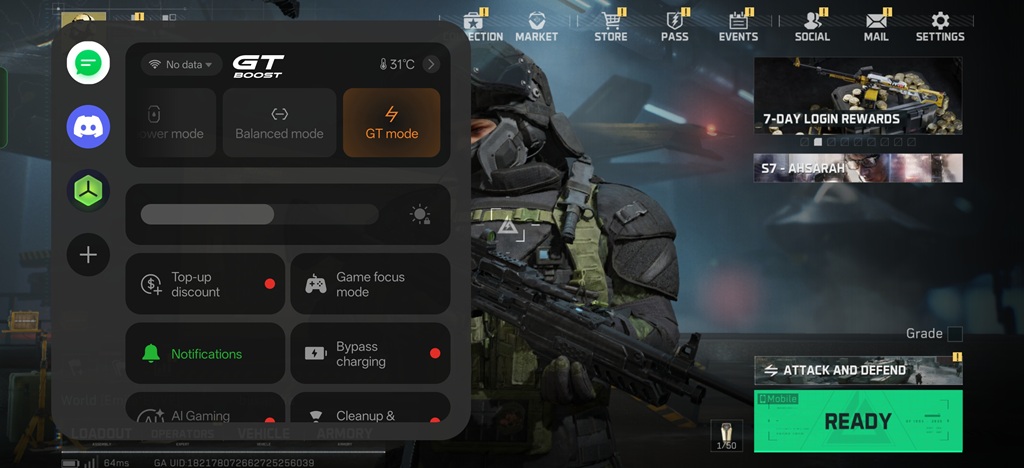The image size is (1024, 468).
Task: Switch to Balanced mode
Action: tap(279, 123)
